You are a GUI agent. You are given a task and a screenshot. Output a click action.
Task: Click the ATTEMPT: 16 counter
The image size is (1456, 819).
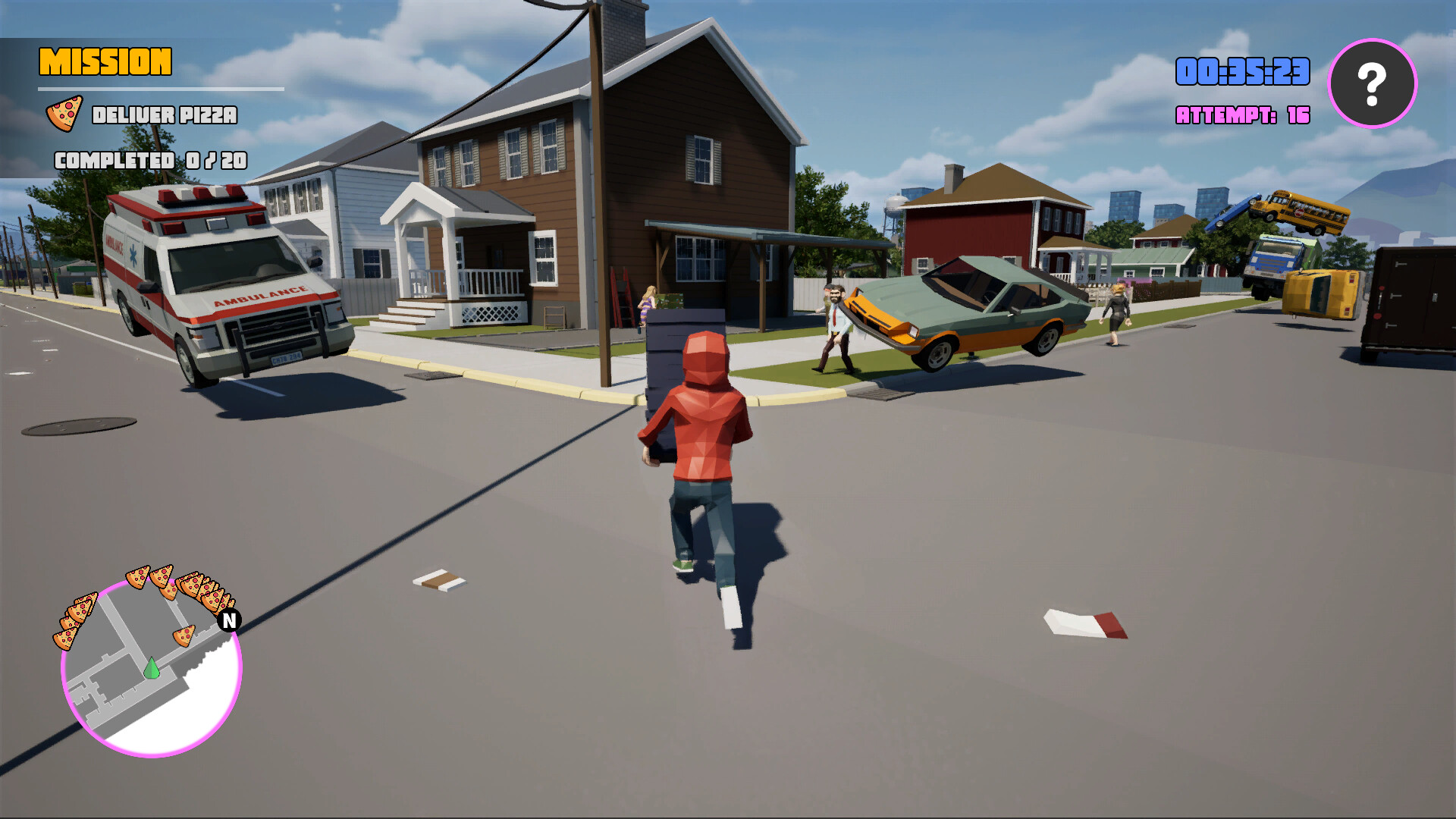click(1241, 115)
